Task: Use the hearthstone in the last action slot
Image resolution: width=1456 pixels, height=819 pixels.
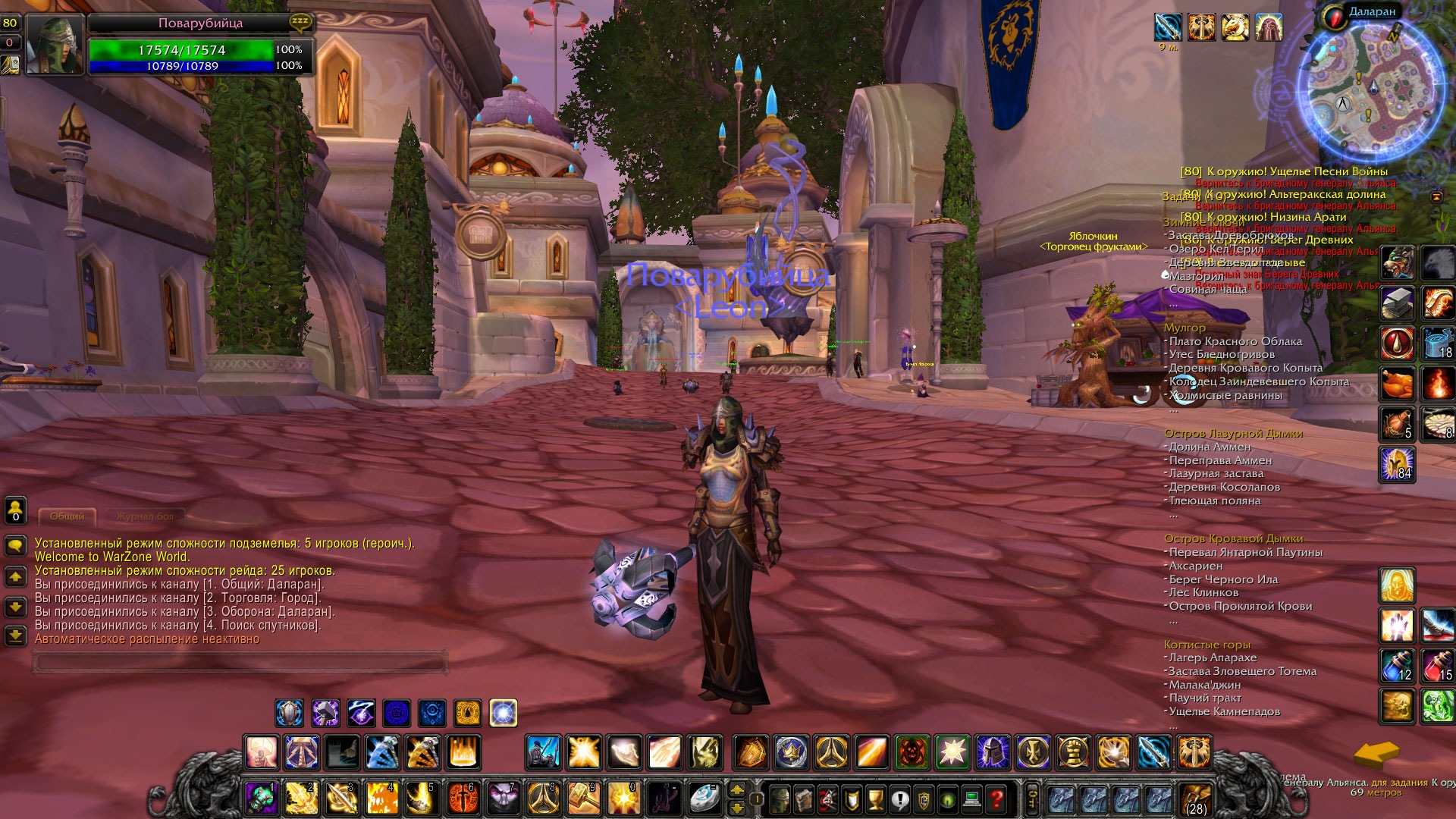Action: click(704, 798)
